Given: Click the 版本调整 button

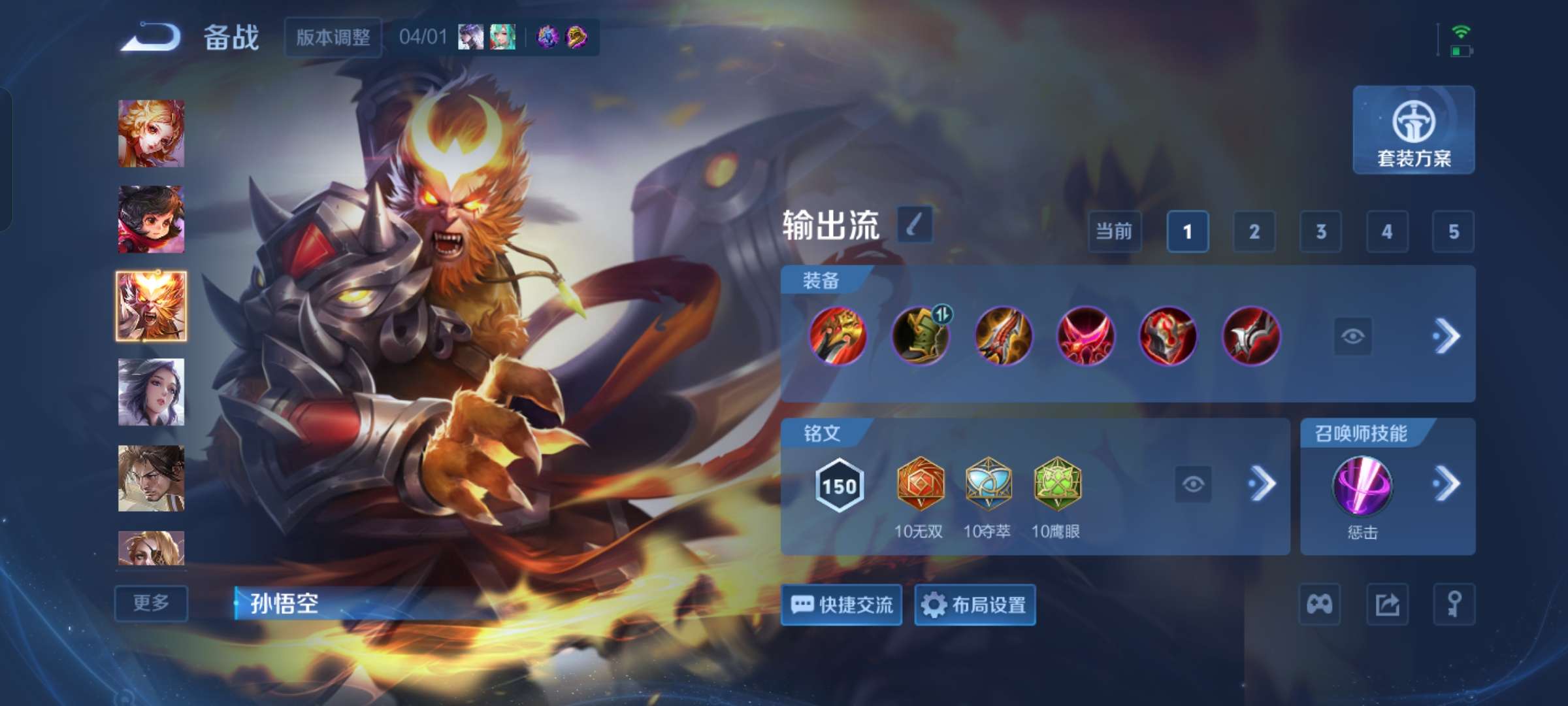Looking at the screenshot, I should [x=333, y=39].
